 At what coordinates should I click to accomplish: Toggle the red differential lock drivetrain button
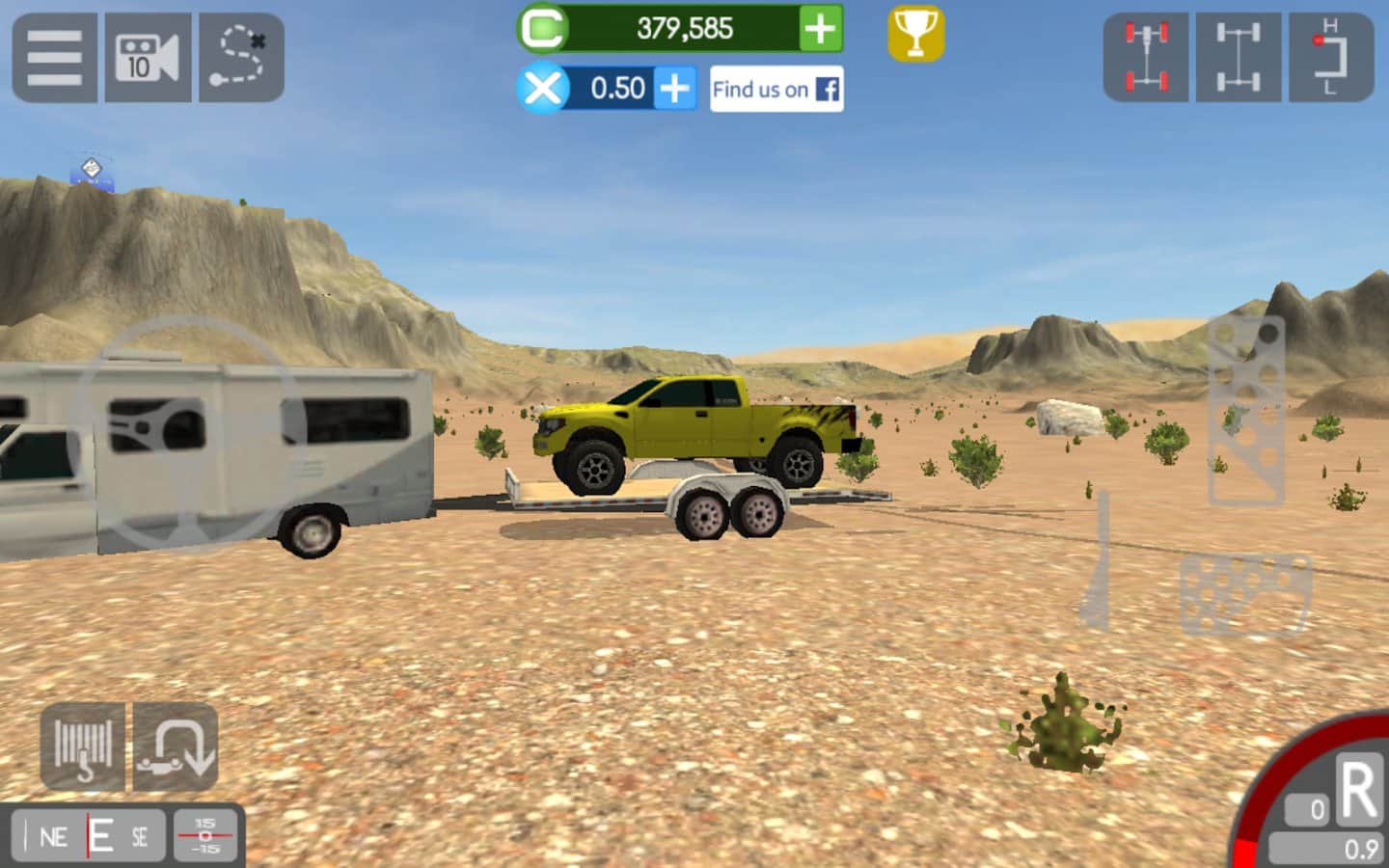(1146, 58)
